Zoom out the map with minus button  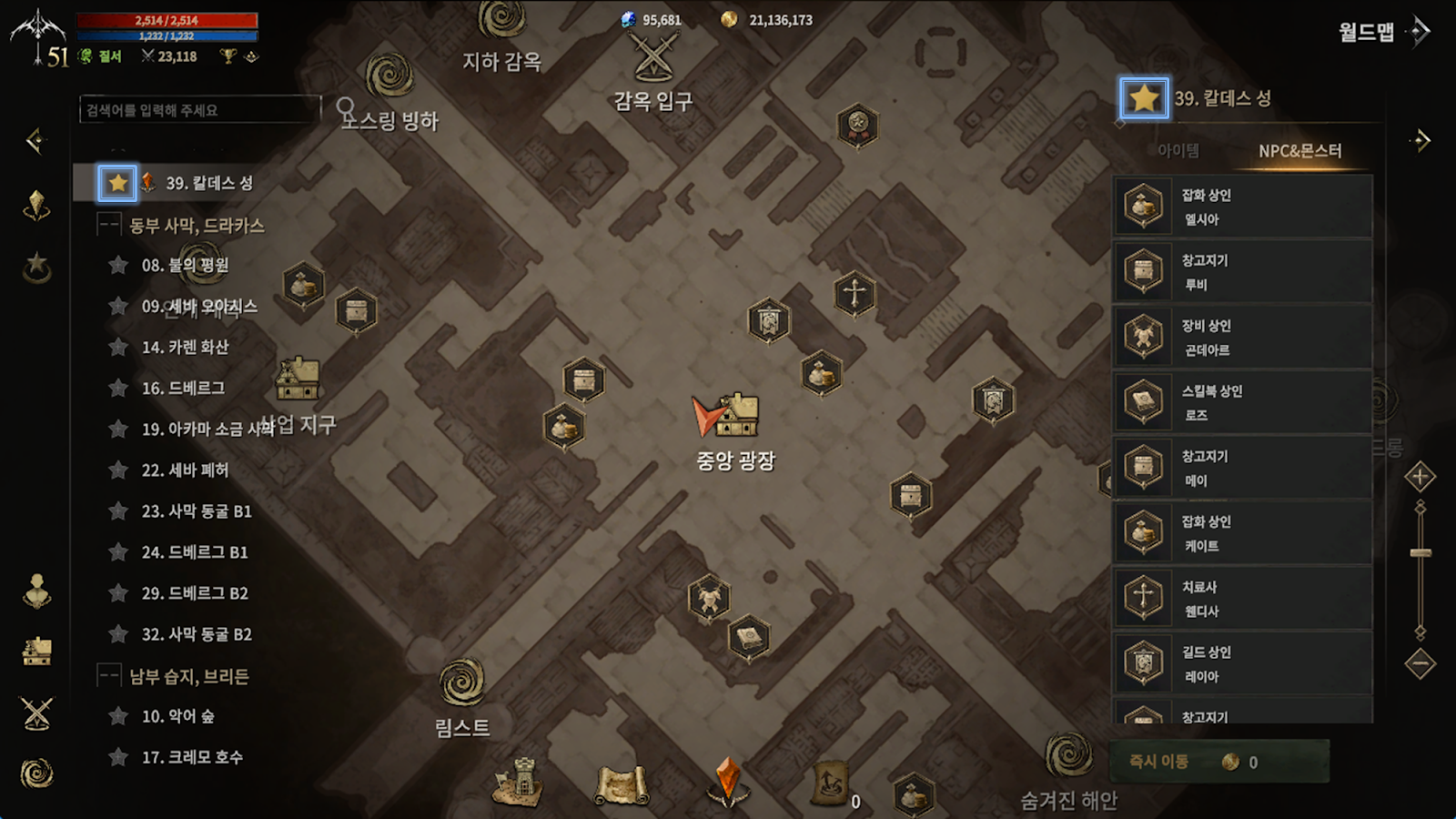[x=1420, y=662]
